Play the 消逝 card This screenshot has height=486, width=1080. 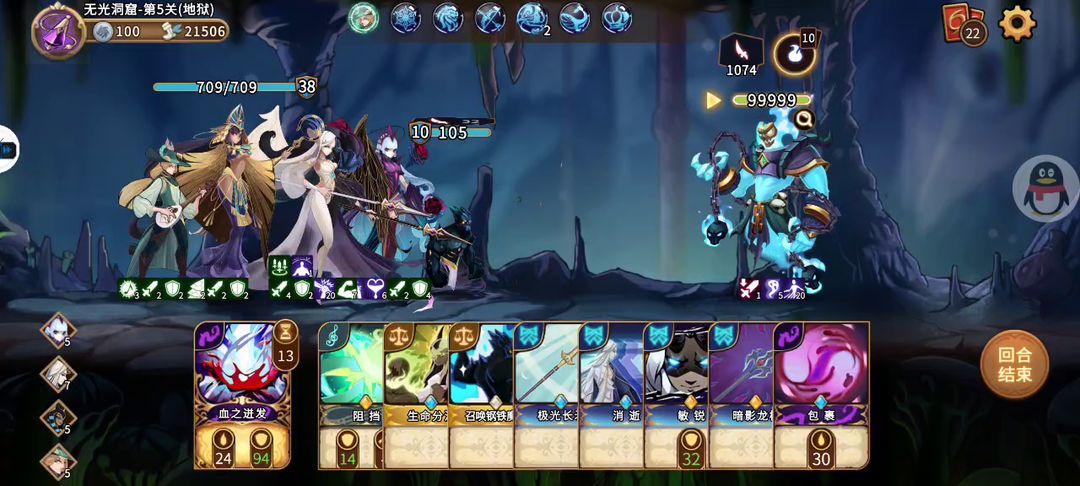click(611, 392)
